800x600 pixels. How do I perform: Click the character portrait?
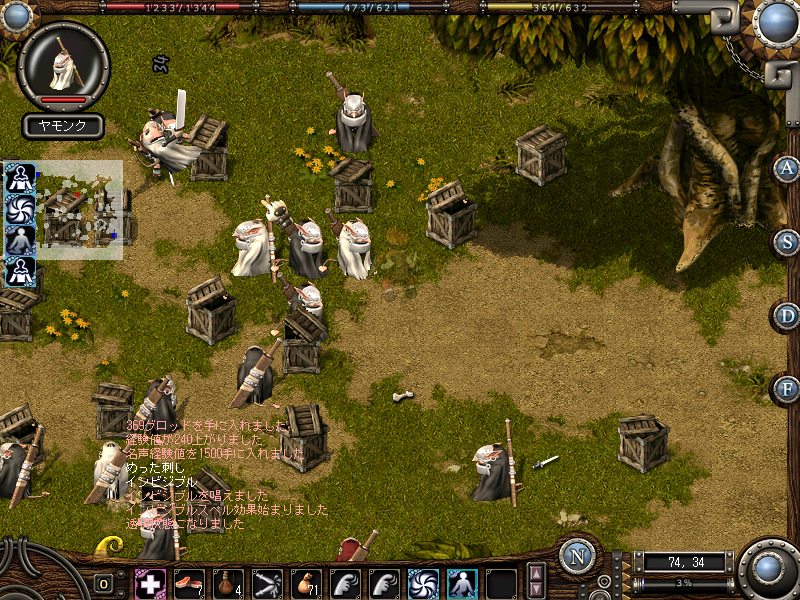click(65, 66)
